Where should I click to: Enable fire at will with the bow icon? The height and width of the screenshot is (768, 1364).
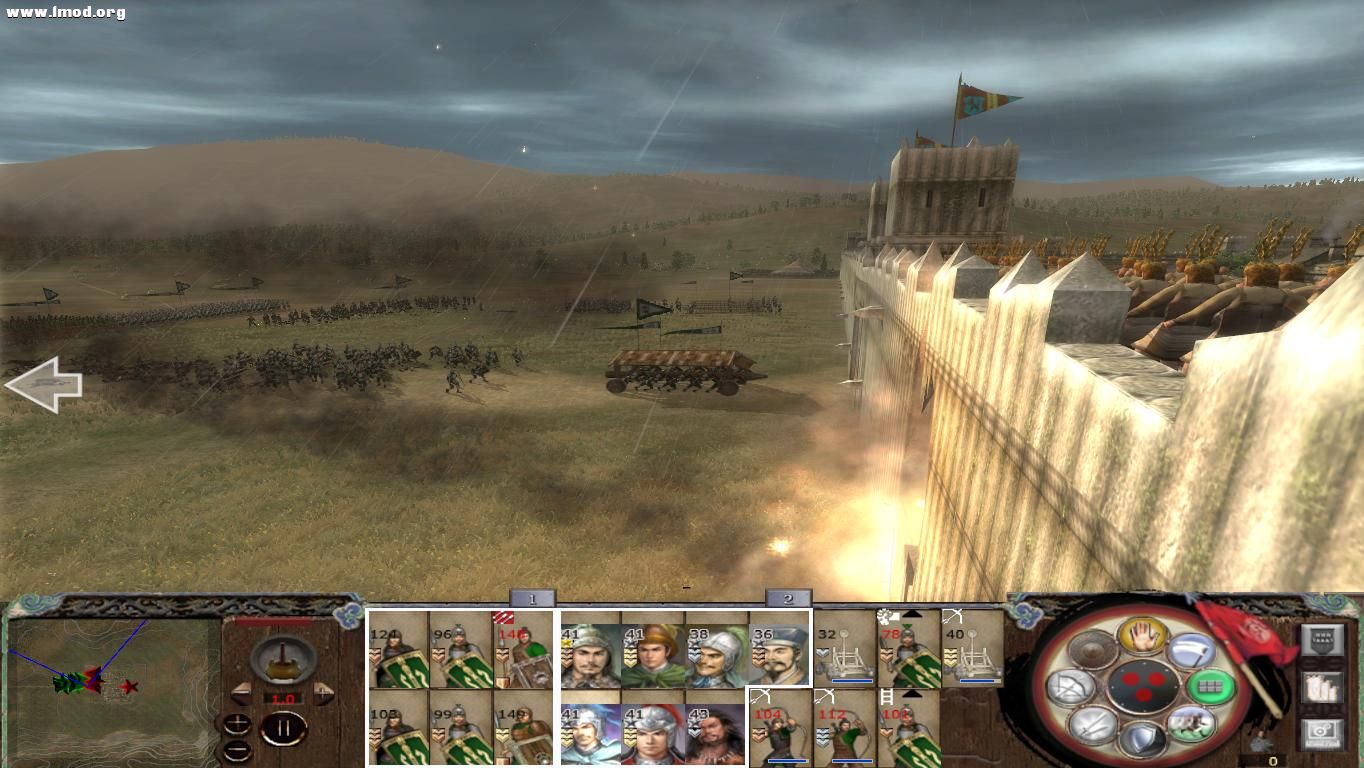coord(1070,686)
